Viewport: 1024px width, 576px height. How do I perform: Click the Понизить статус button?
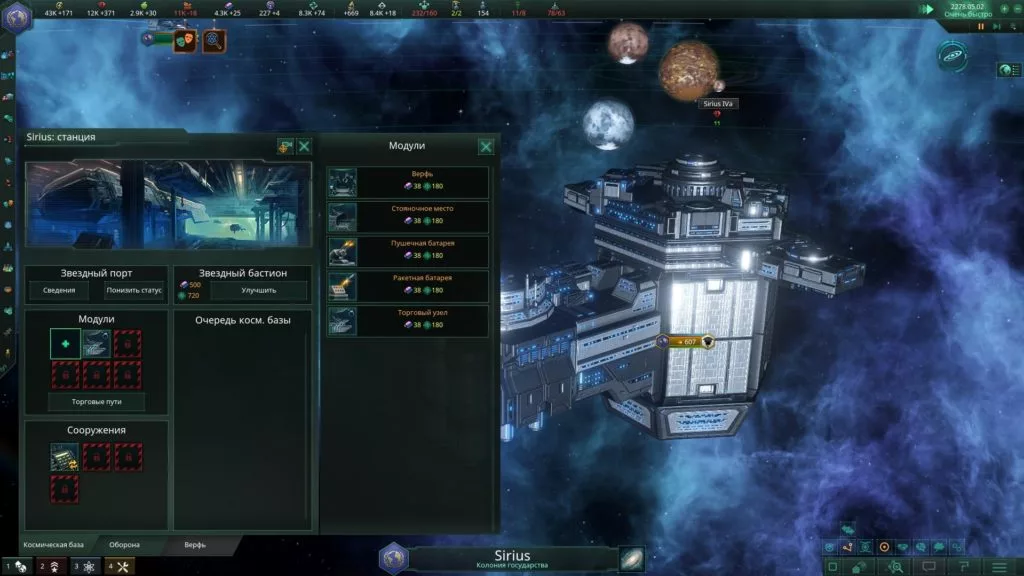tap(134, 291)
